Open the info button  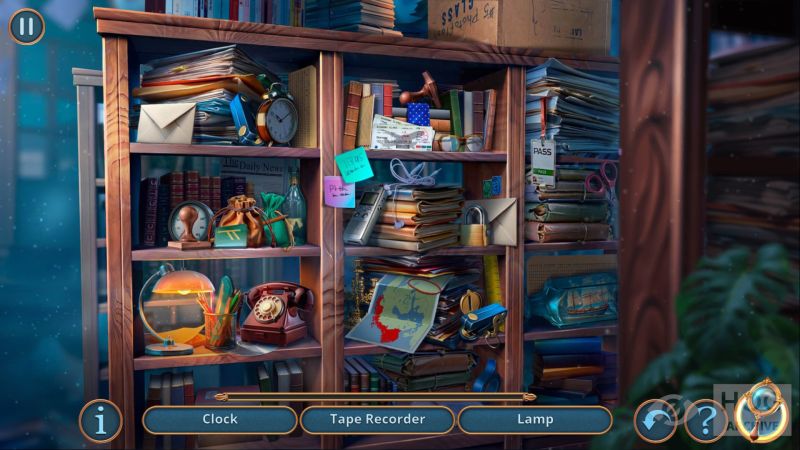coord(101,421)
